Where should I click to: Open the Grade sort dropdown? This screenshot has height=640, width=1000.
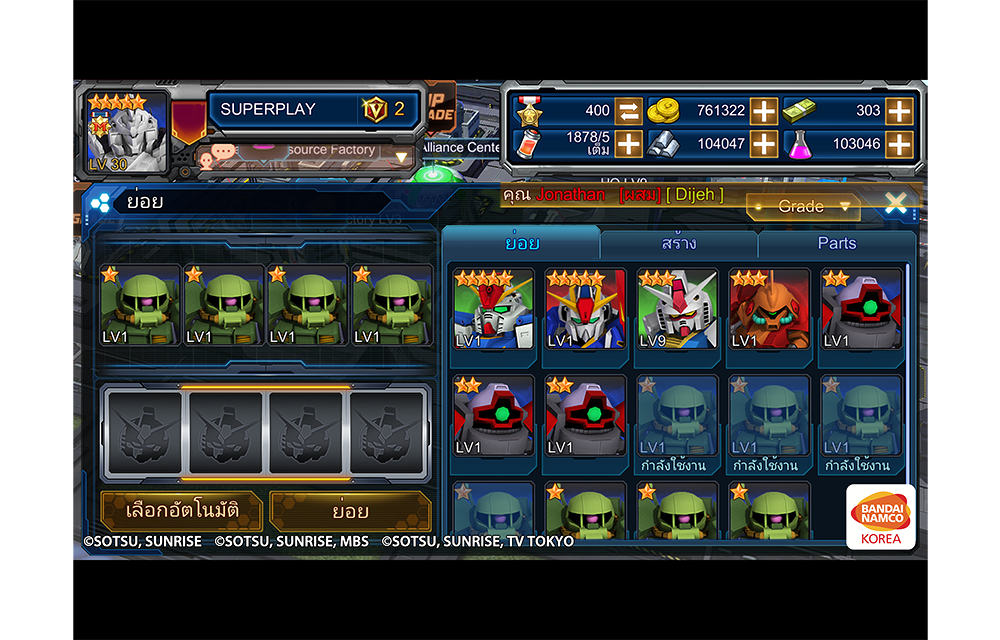point(803,207)
